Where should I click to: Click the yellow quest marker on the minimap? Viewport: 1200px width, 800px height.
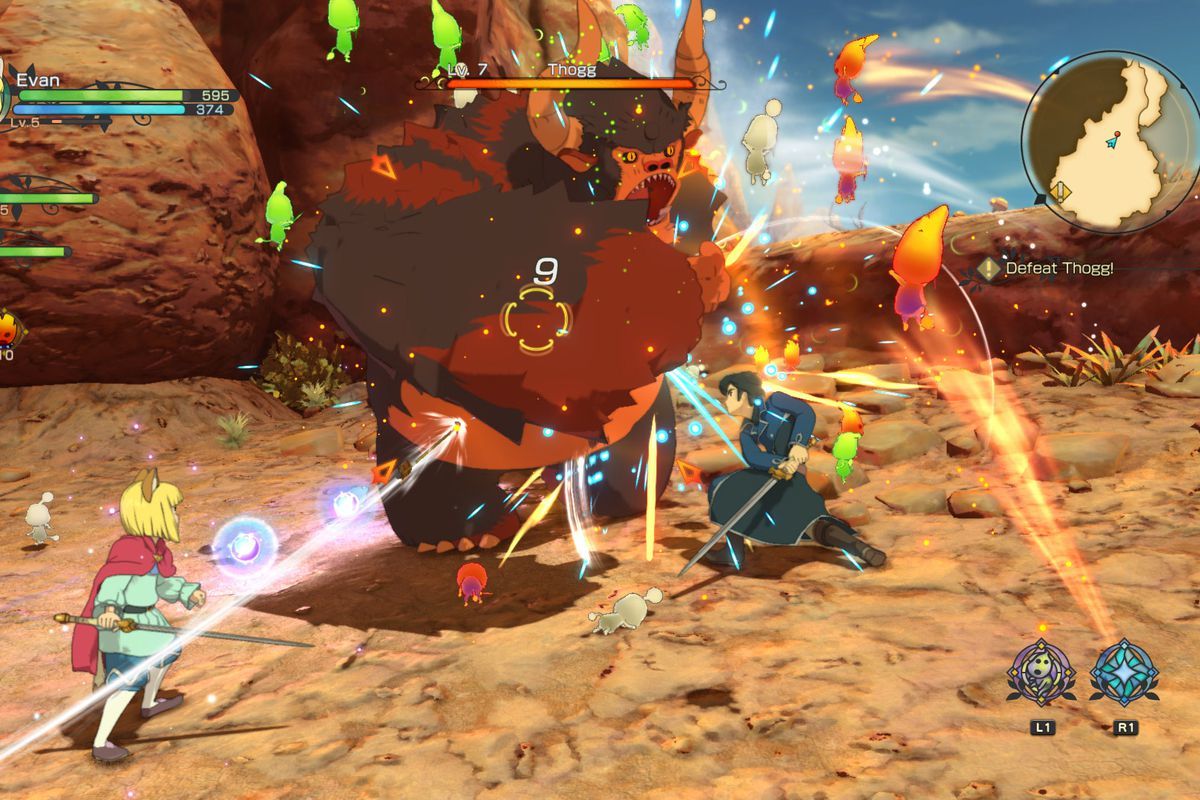[x=1062, y=192]
